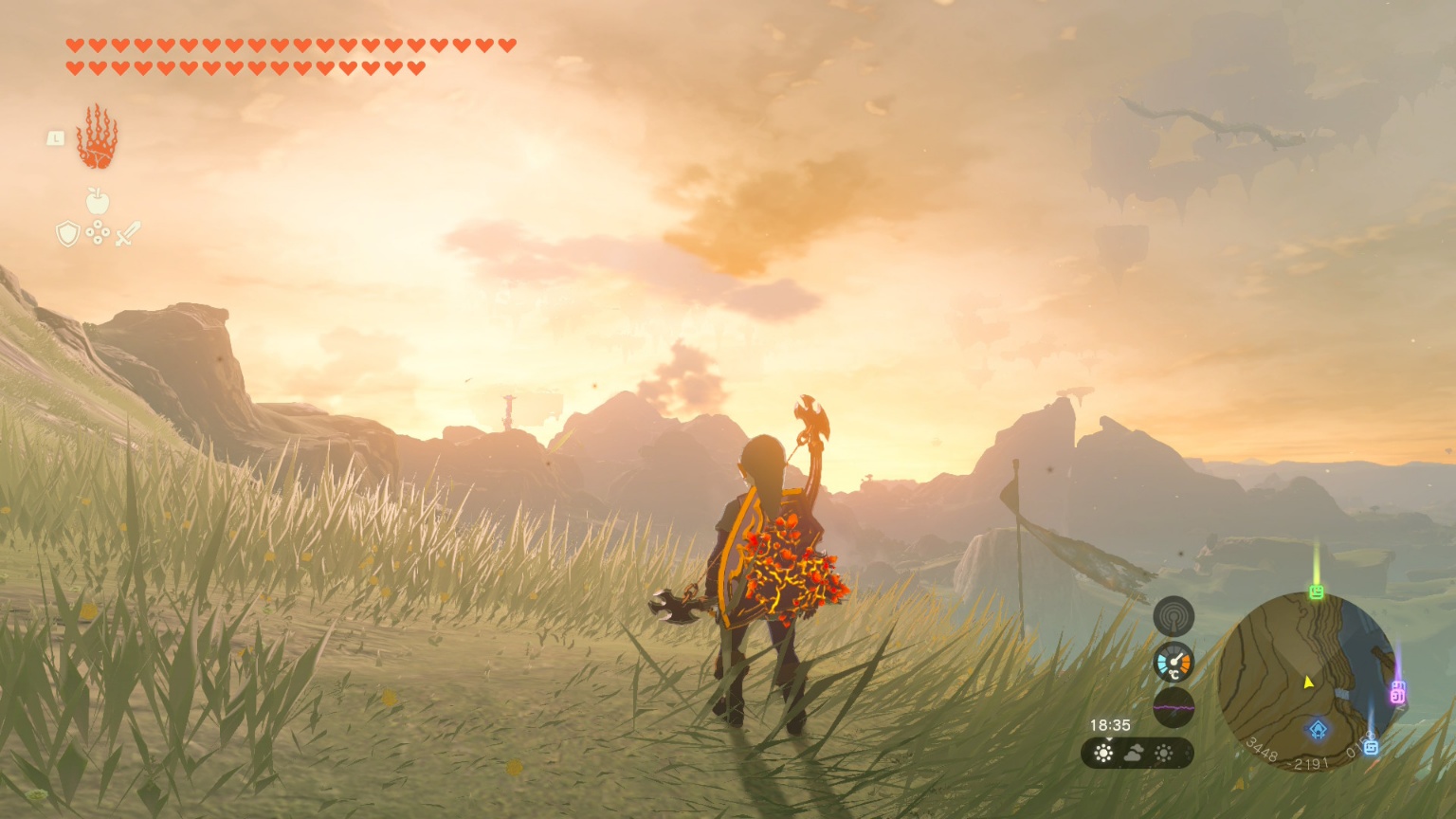Check the shrine sensor radar icon
The height and width of the screenshot is (819, 1456).
coord(1174,616)
